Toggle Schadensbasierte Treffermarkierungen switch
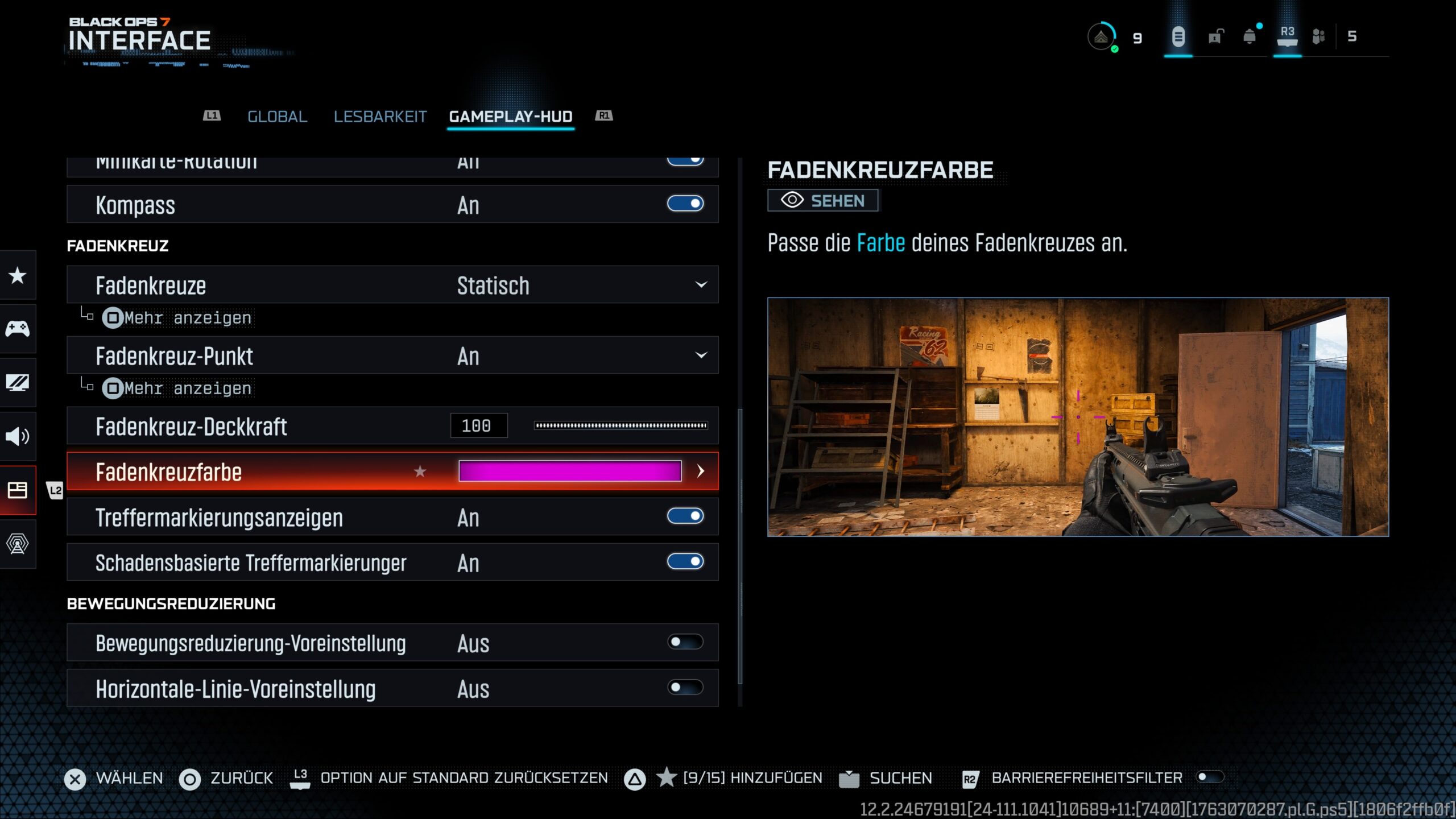The height and width of the screenshot is (819, 1456). click(685, 562)
